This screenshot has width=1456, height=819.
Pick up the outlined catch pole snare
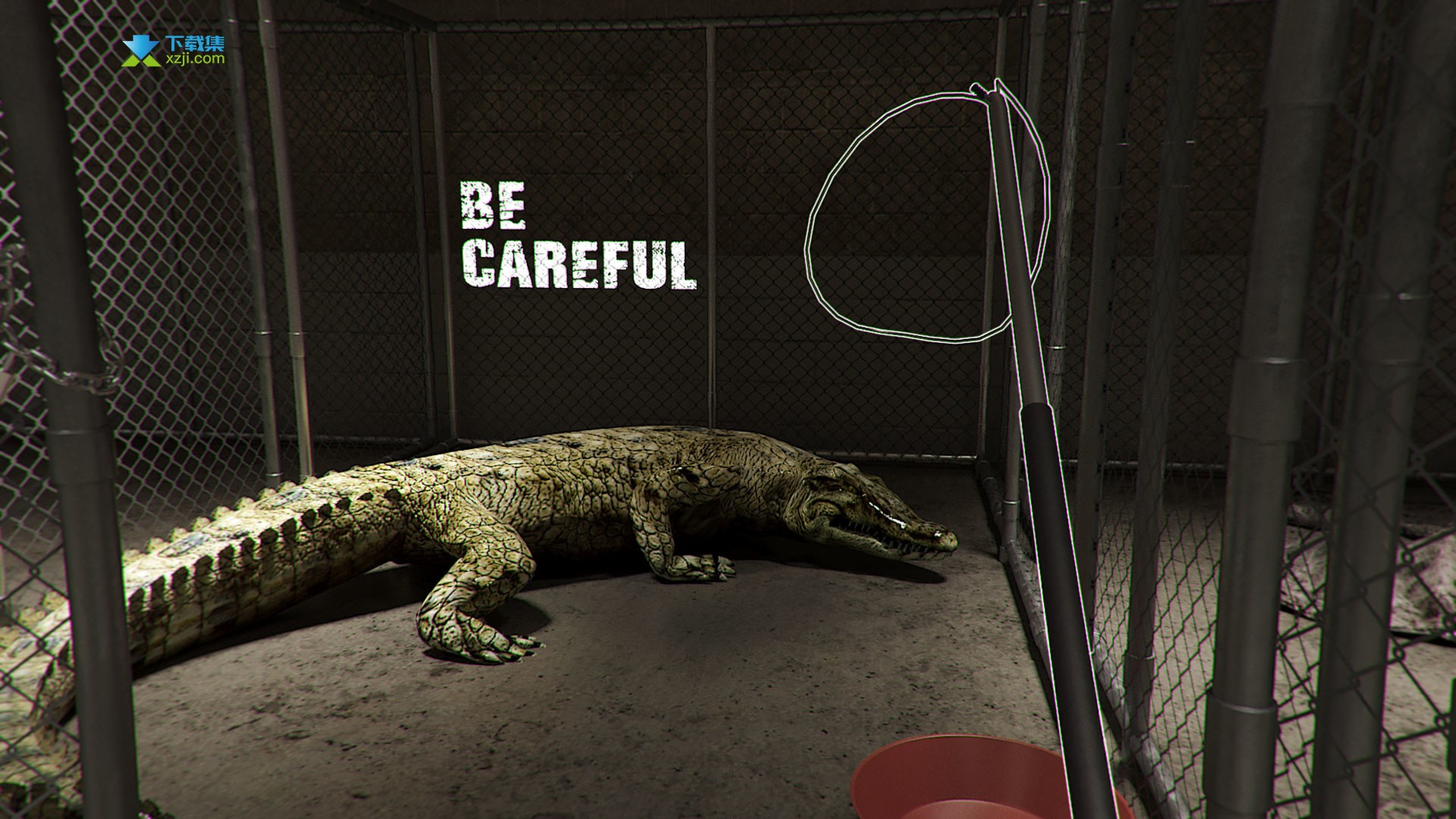[x=1040, y=425]
